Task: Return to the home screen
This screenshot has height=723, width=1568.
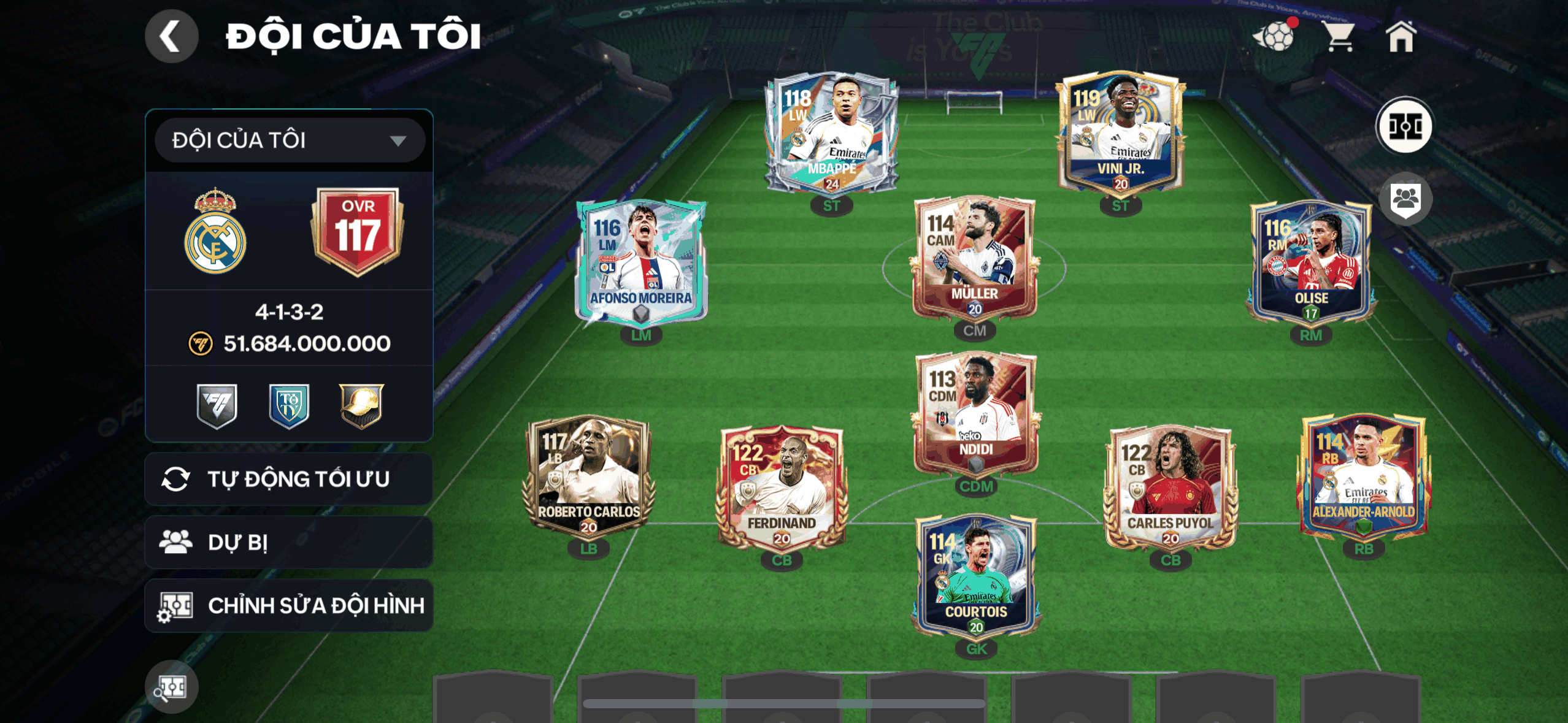Action: [x=1401, y=37]
